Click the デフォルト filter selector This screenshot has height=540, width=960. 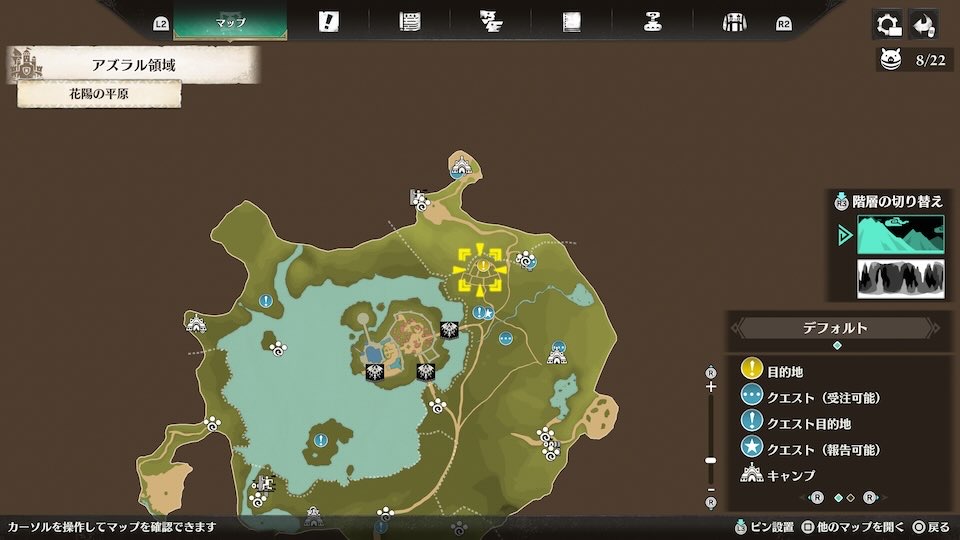point(836,328)
